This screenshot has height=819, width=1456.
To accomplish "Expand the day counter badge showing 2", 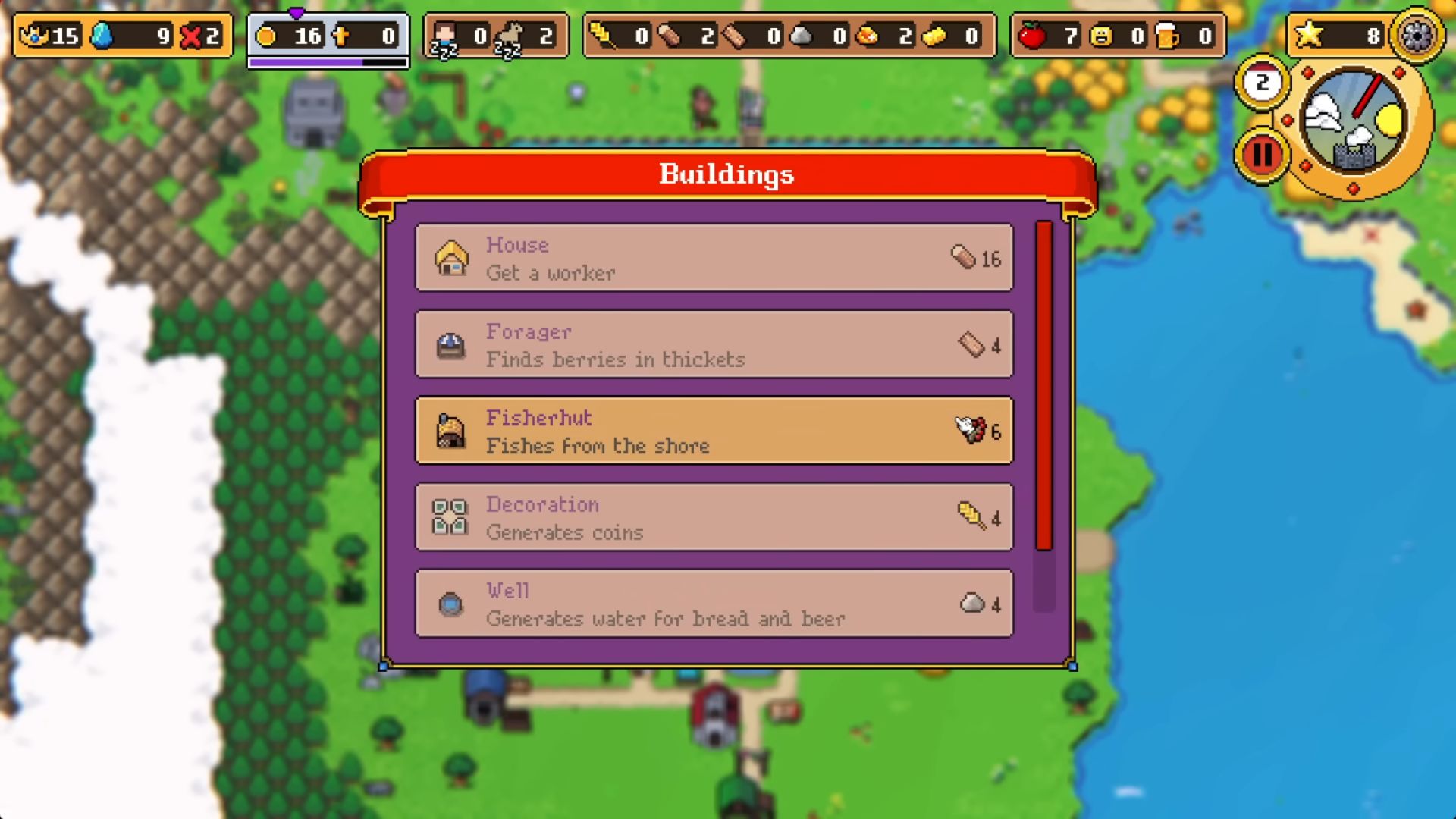I will 1261,83.
